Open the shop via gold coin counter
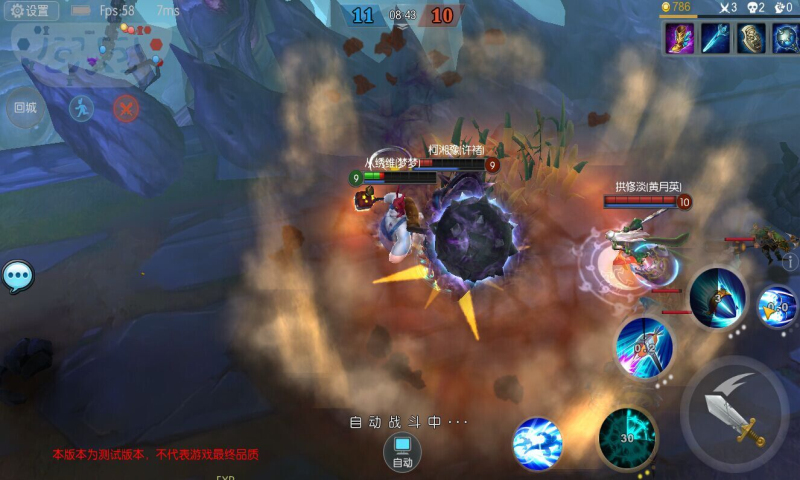The width and height of the screenshot is (800, 480). click(x=677, y=7)
